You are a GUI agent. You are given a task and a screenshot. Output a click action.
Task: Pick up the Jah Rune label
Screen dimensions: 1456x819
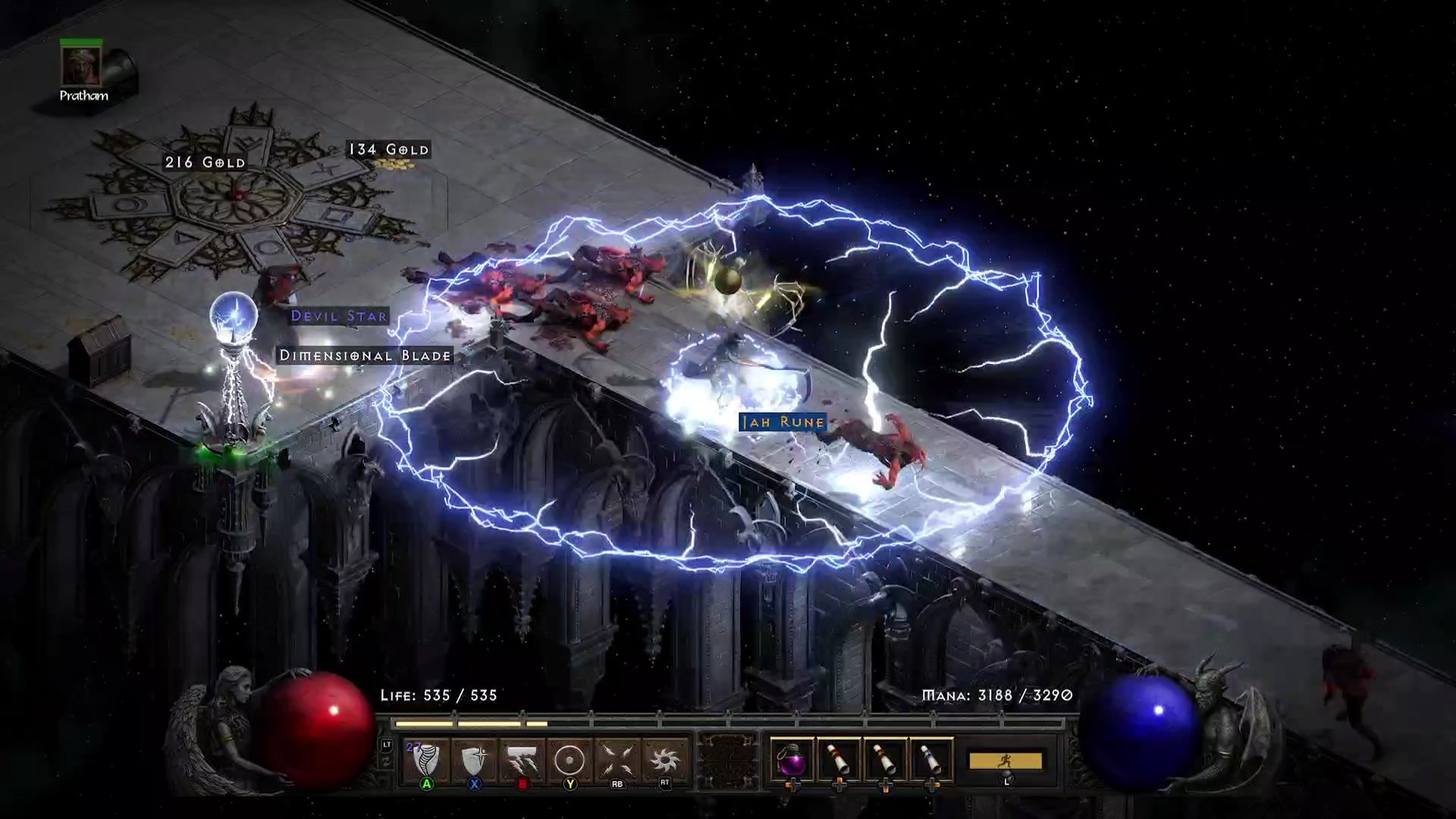pos(783,422)
